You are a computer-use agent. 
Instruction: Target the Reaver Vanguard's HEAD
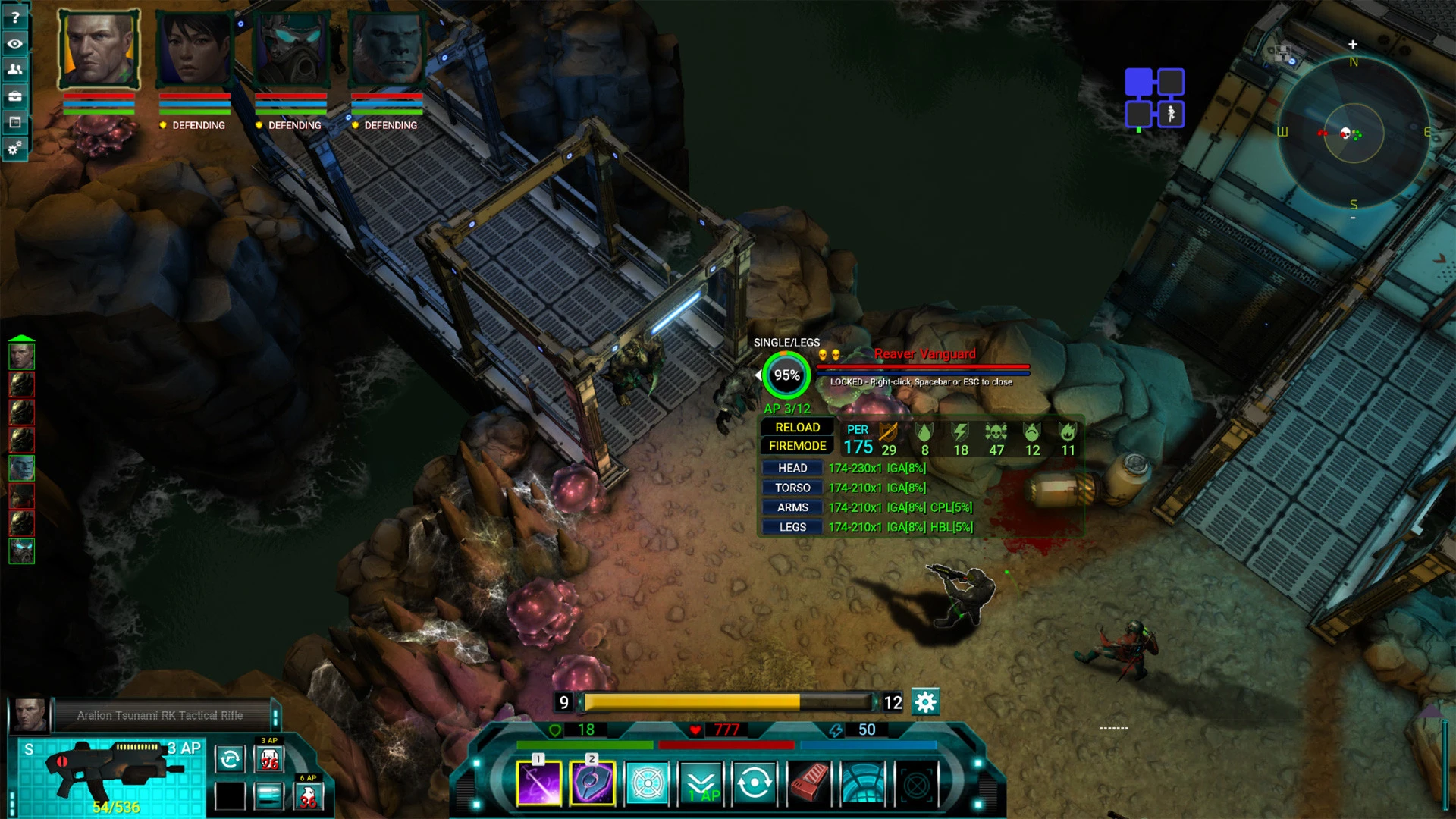tap(791, 468)
